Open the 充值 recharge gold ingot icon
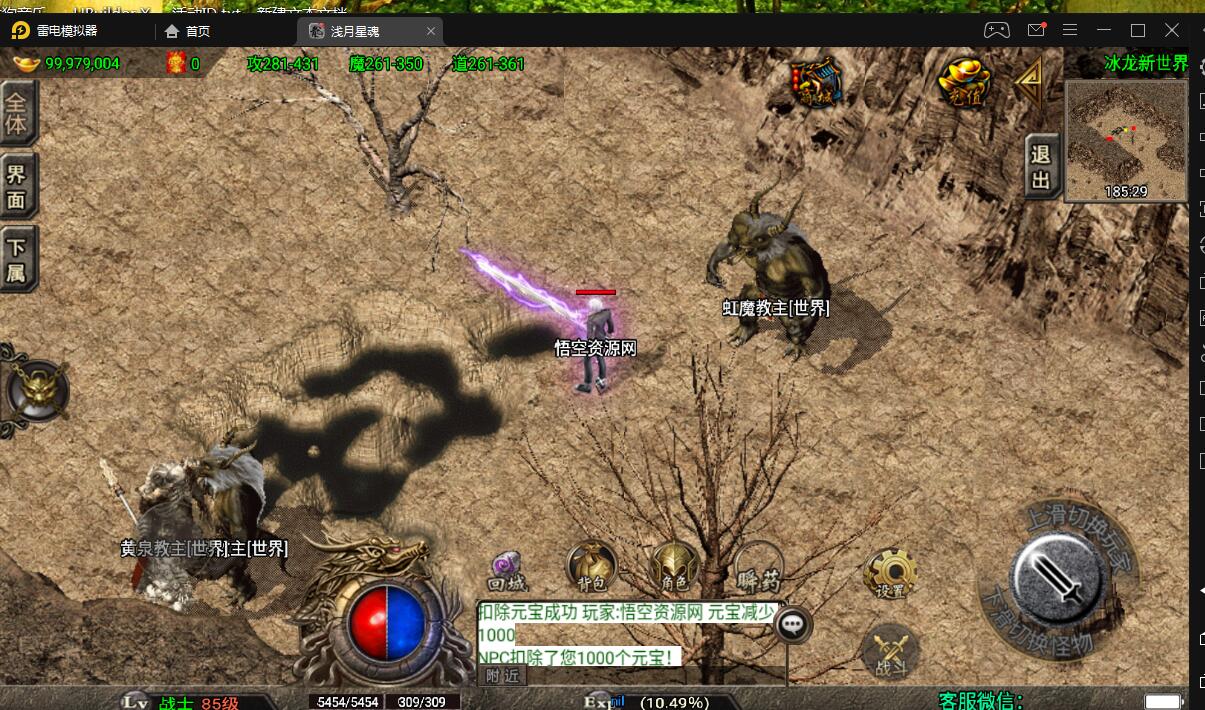The image size is (1205, 710). [x=964, y=84]
